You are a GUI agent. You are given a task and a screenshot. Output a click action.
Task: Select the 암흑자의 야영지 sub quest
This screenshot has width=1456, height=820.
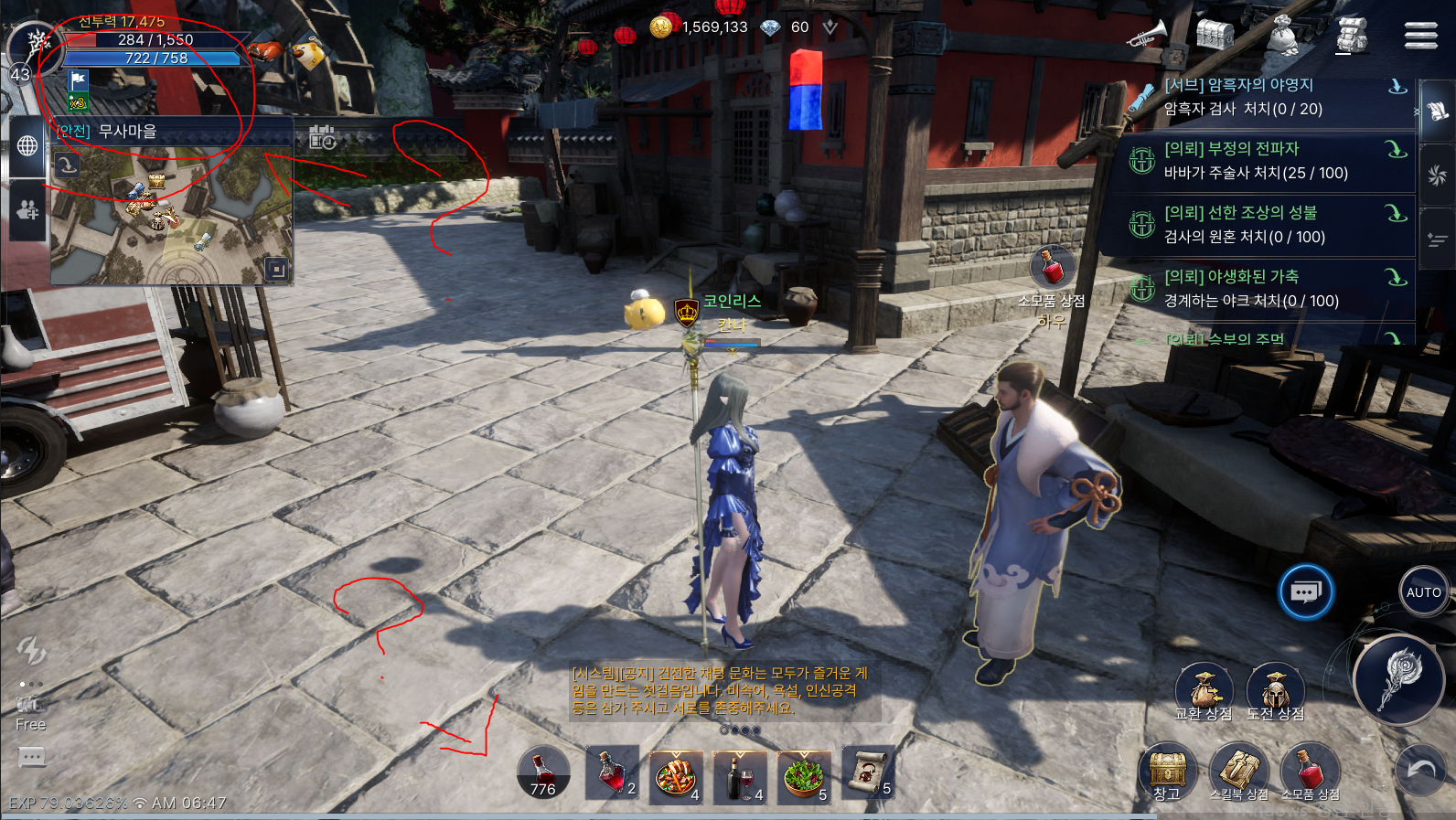(1262, 97)
